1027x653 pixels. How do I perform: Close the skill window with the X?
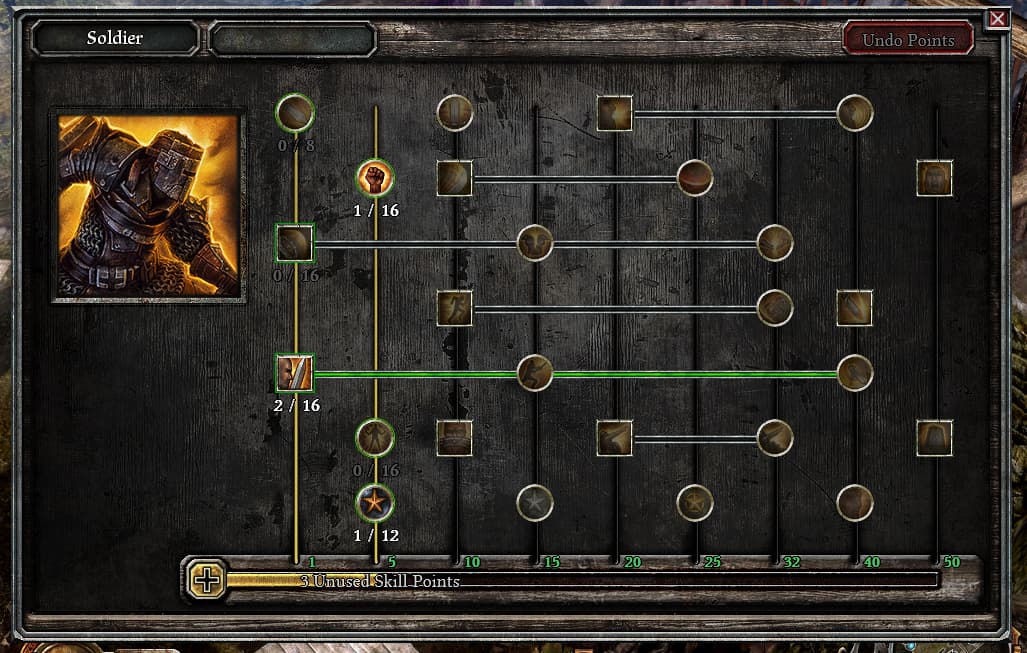[997, 19]
